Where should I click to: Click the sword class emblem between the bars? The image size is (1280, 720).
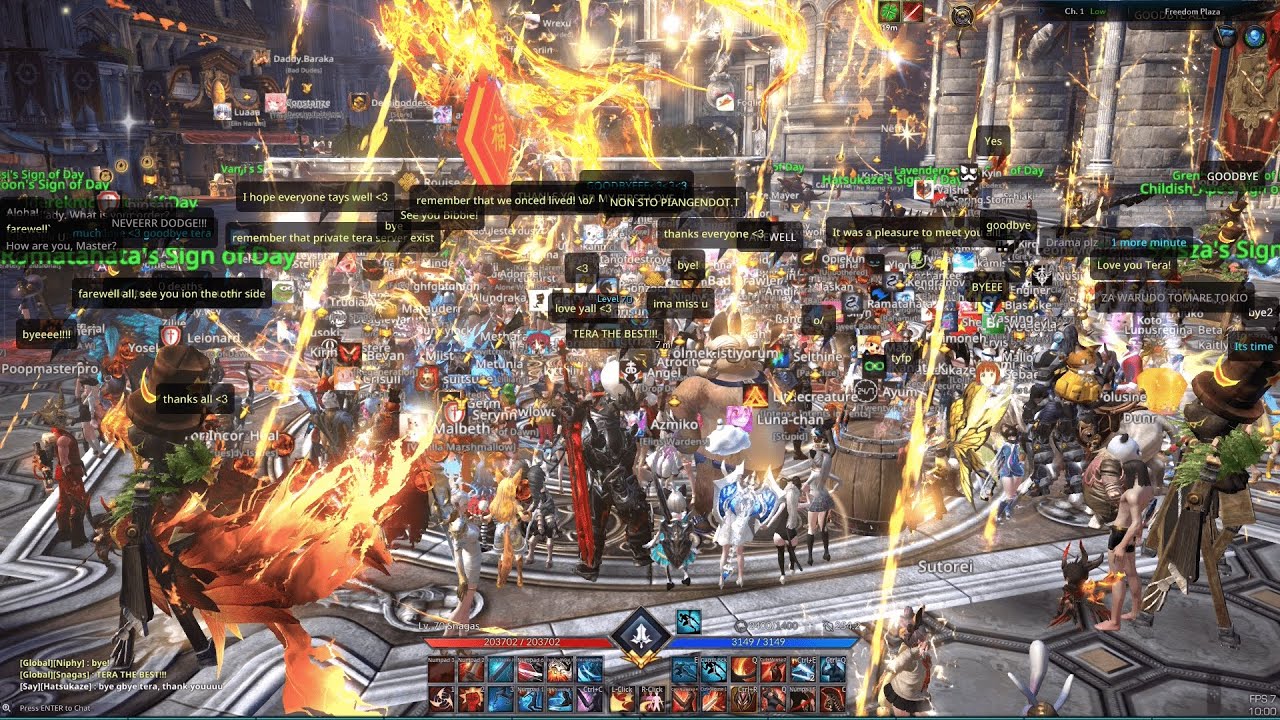640,637
